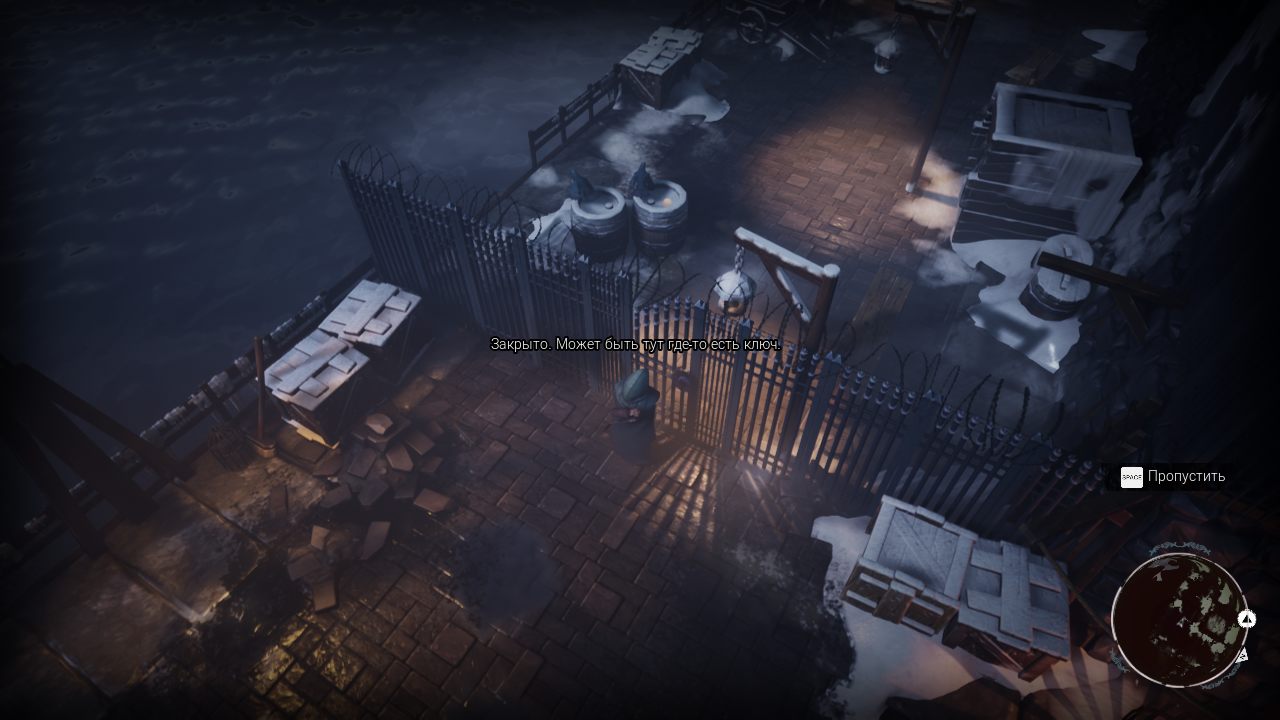Skip the dialogue with the Пропустить label
The image size is (1280, 720).
click(x=1186, y=476)
